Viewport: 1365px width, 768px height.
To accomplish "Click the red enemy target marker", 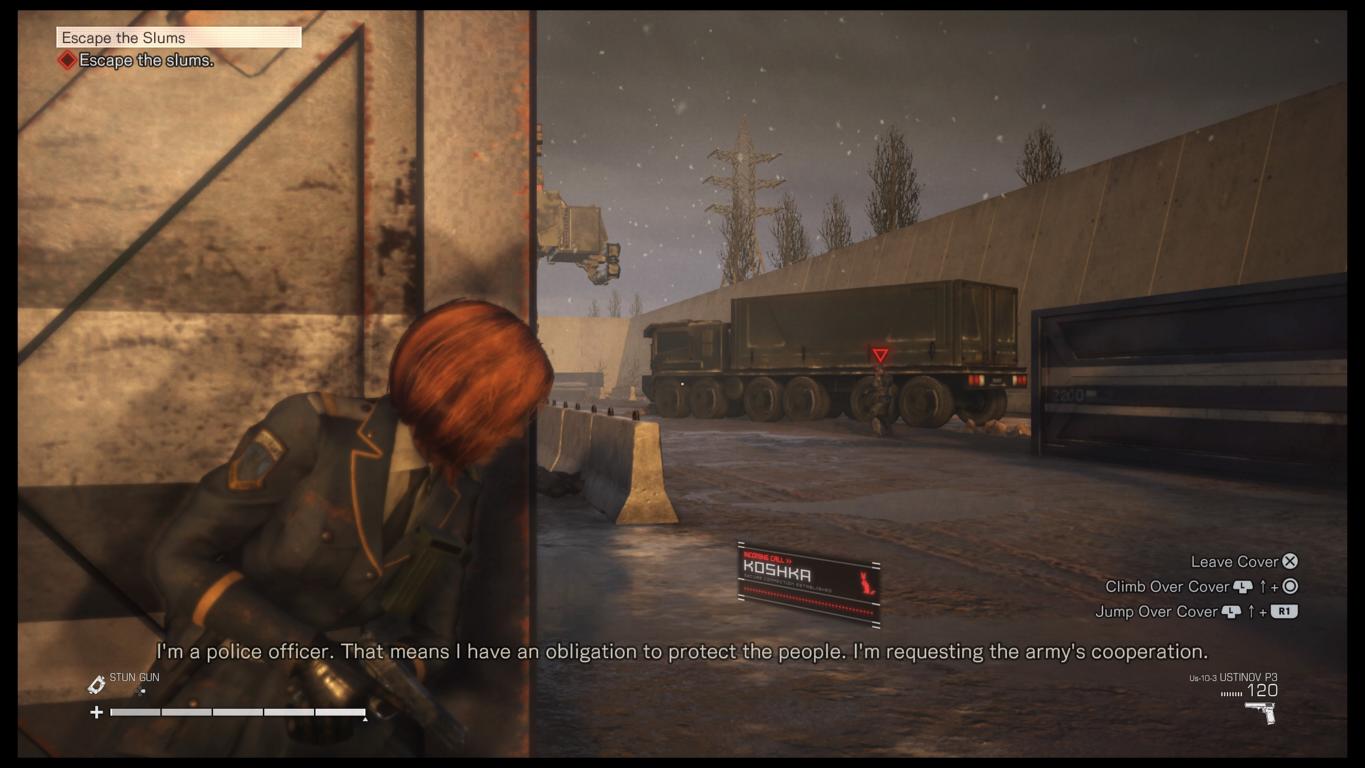I will (x=880, y=355).
